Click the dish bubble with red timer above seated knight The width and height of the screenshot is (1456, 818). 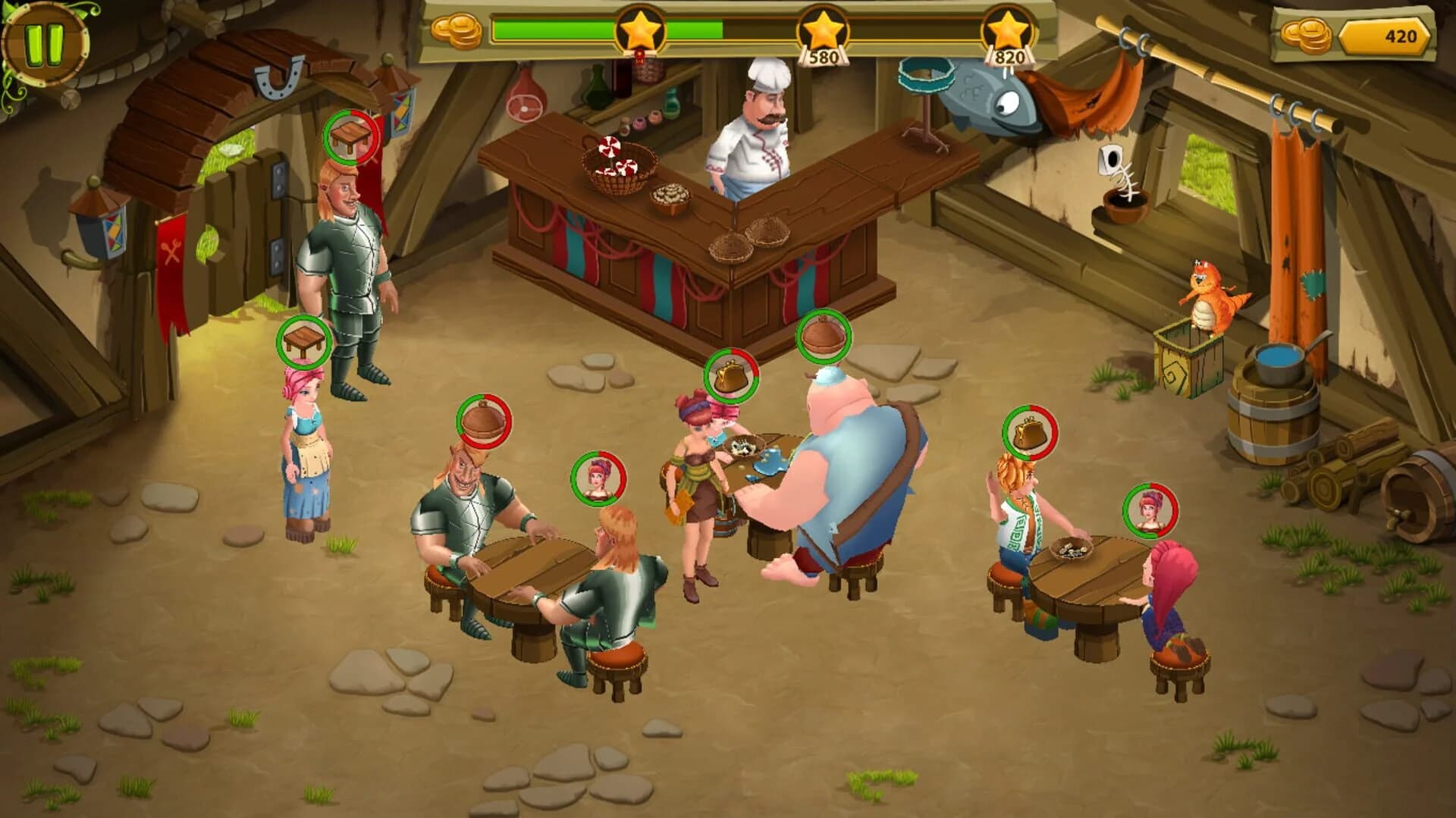click(x=483, y=420)
